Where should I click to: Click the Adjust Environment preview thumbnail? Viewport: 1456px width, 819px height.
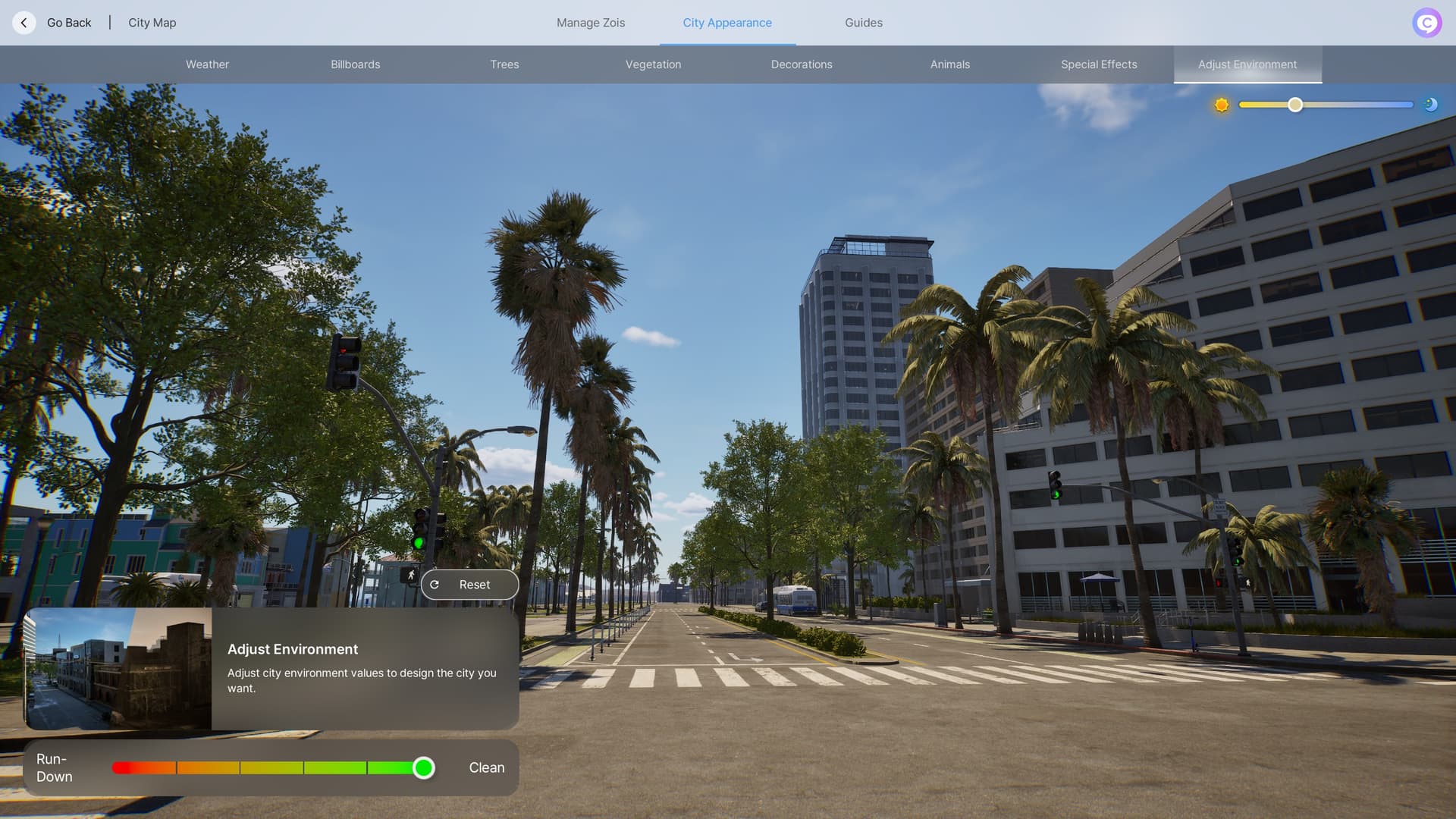point(118,669)
